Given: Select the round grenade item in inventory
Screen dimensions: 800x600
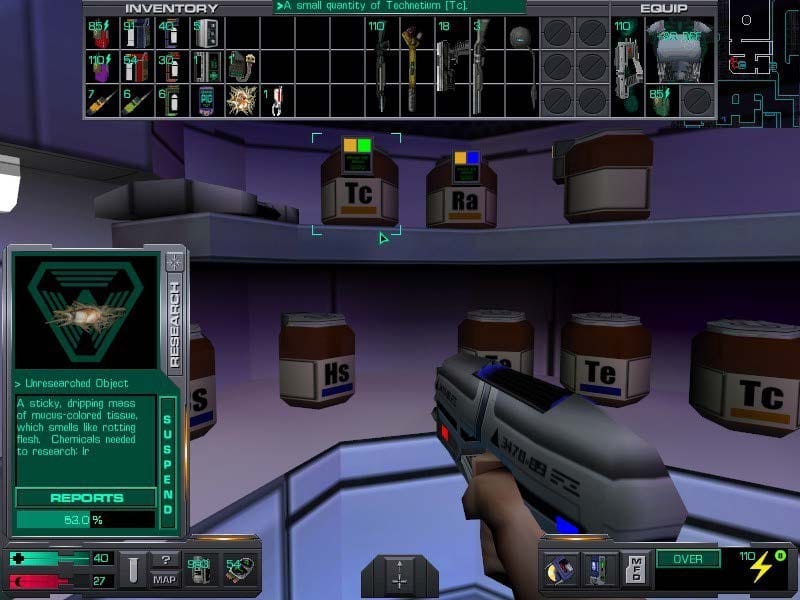Looking at the screenshot, I should tap(518, 36).
